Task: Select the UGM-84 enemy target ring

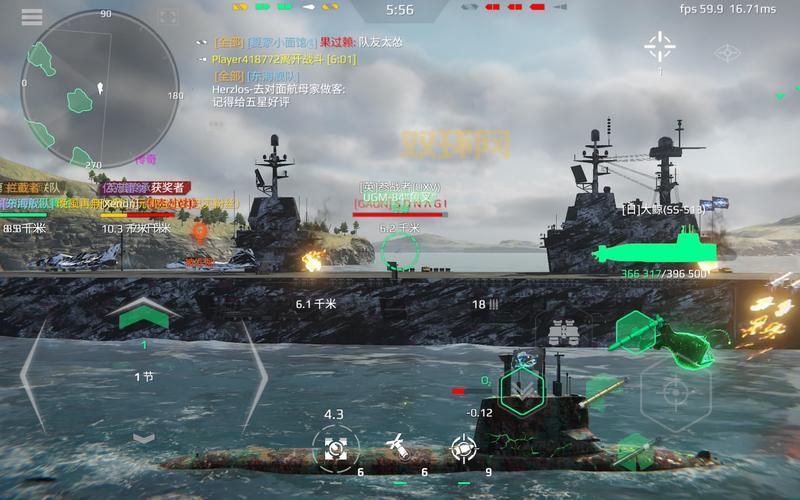Action: [x=399, y=249]
